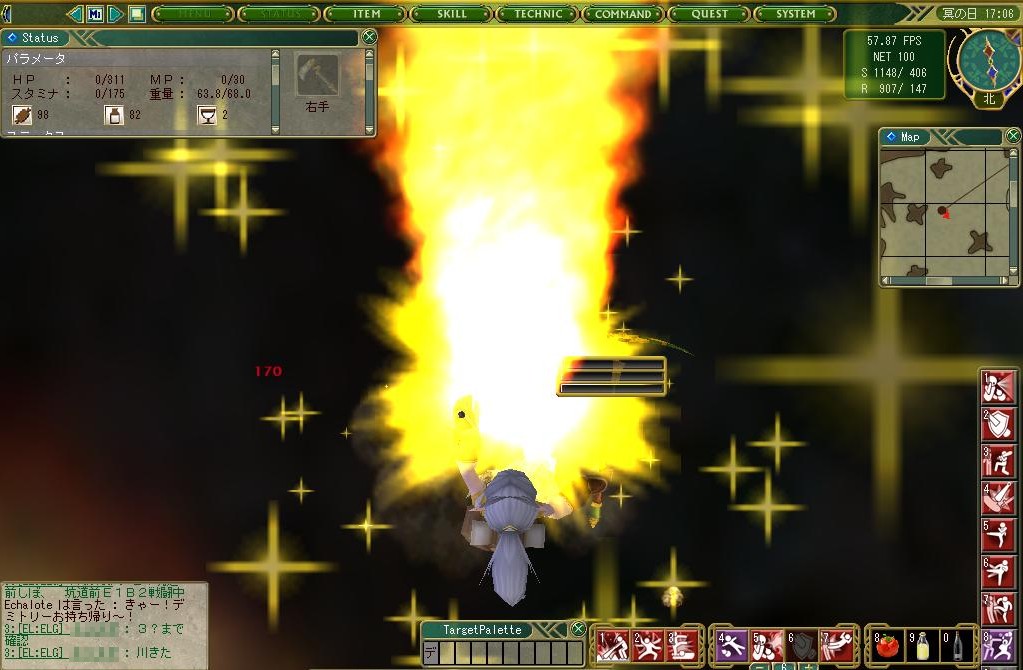Open the QUEST menu
The image size is (1023, 670).
pyautogui.click(x=709, y=14)
